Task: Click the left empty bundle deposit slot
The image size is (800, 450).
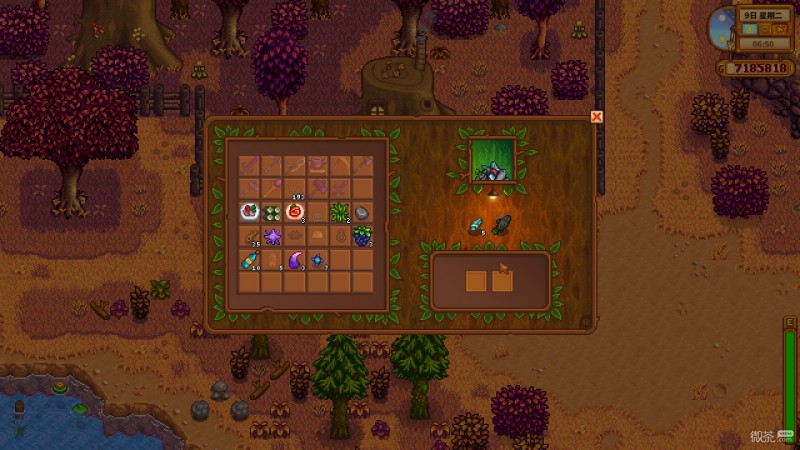Action: click(x=477, y=281)
